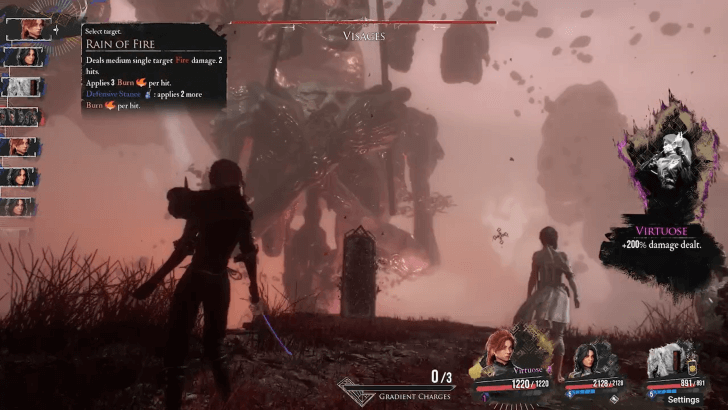728x410 pixels.
Task: Click the active turn portrait heading the turn order
Action: pos(26,27)
